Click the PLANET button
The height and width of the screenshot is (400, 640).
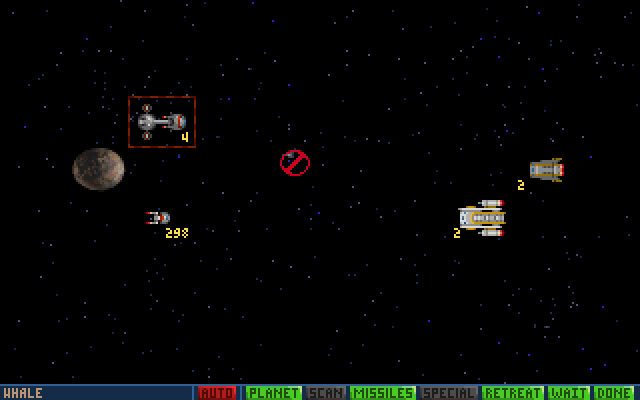(x=273, y=393)
